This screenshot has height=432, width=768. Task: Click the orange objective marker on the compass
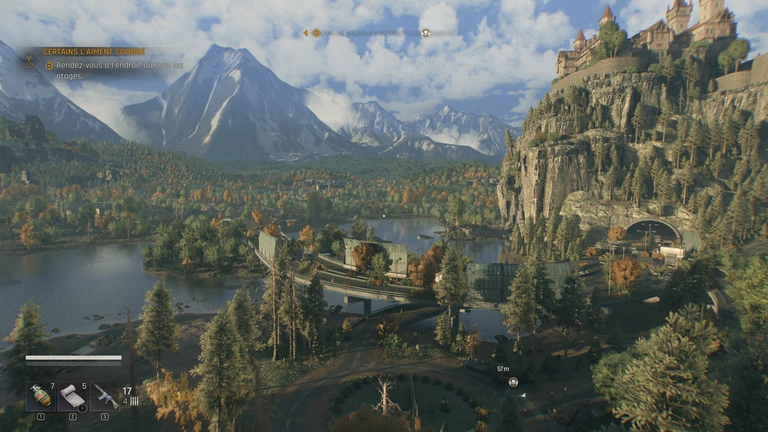point(316,33)
